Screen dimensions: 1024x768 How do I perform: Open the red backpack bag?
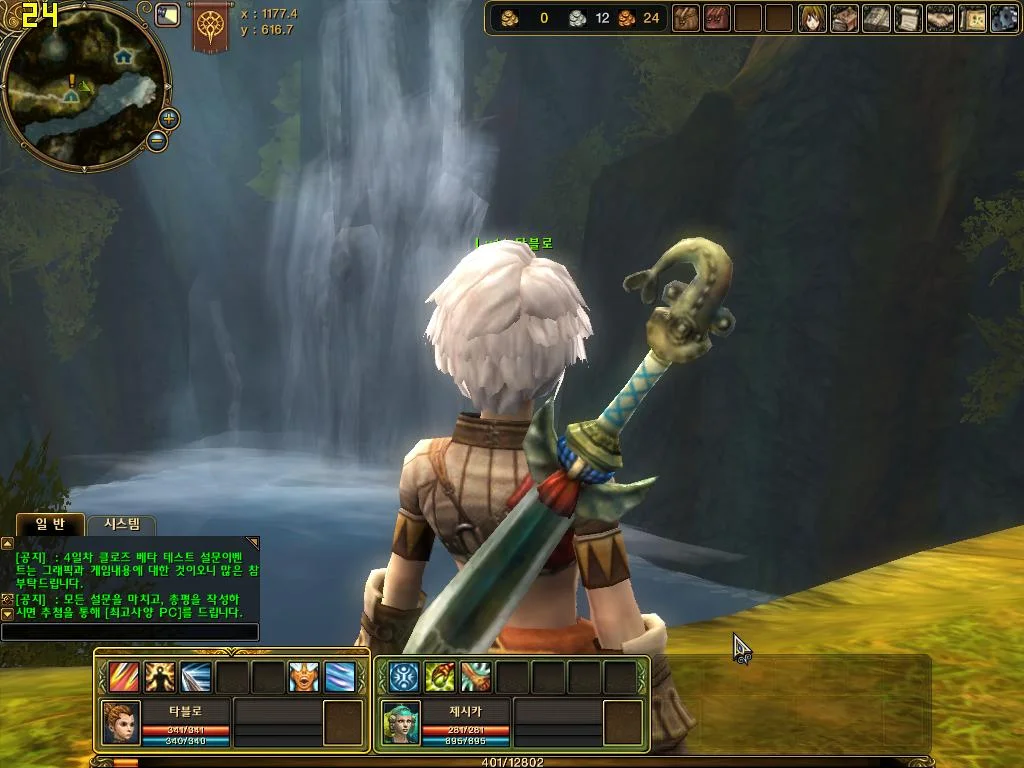click(x=717, y=18)
